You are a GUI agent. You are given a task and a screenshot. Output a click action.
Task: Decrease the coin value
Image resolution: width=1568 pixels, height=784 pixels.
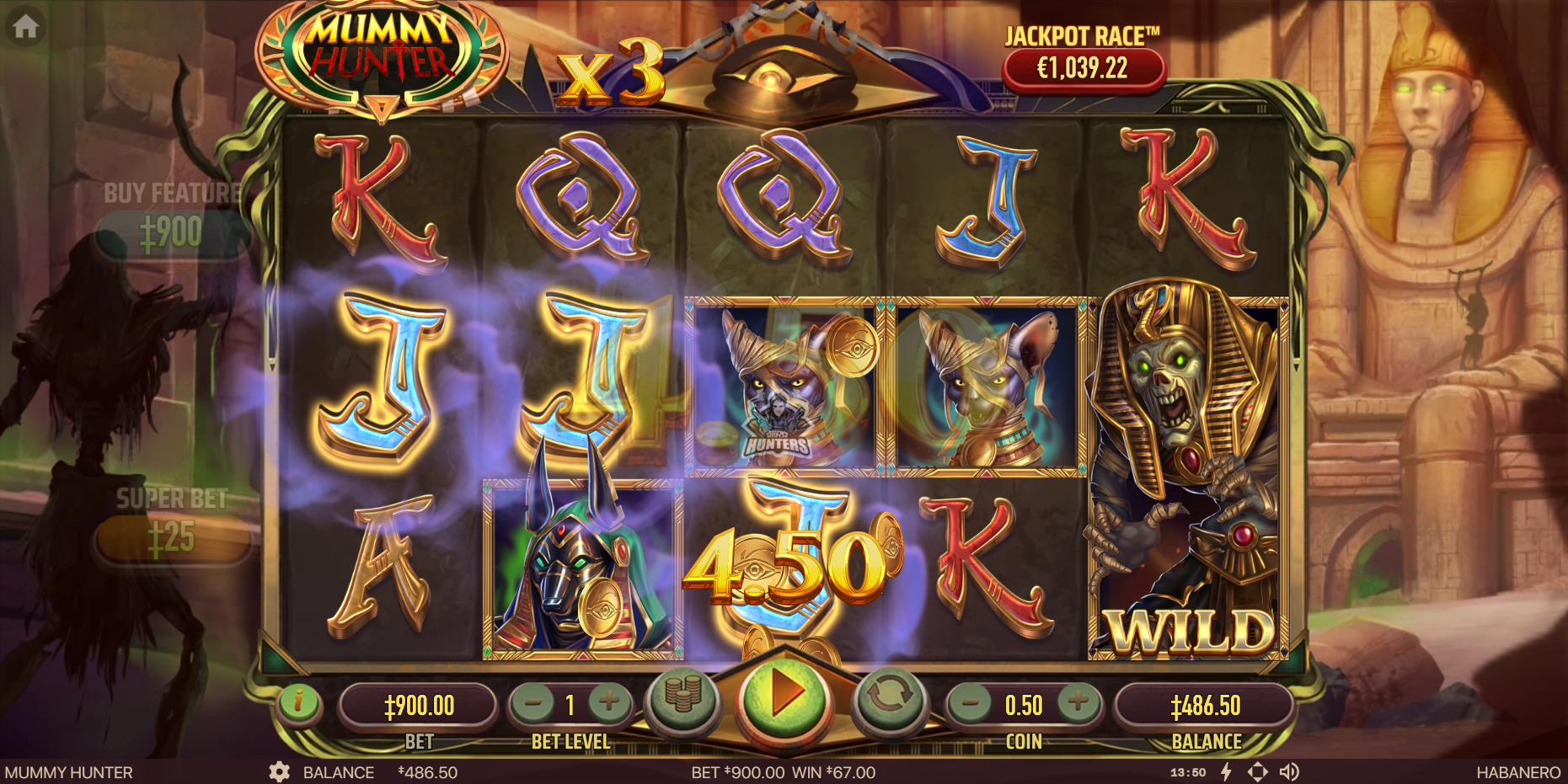pos(971,702)
